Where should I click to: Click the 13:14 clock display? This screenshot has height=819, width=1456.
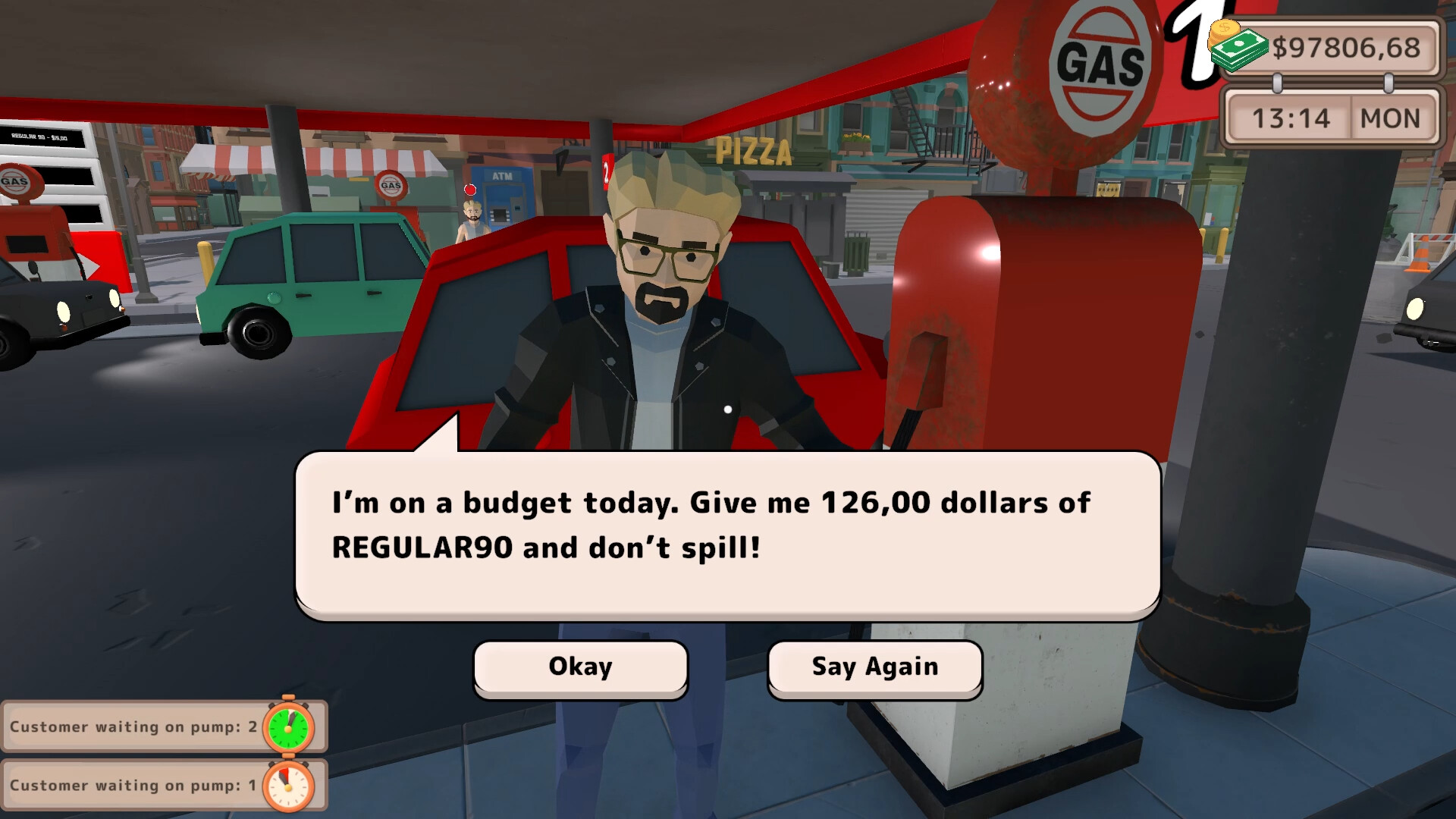point(1292,118)
